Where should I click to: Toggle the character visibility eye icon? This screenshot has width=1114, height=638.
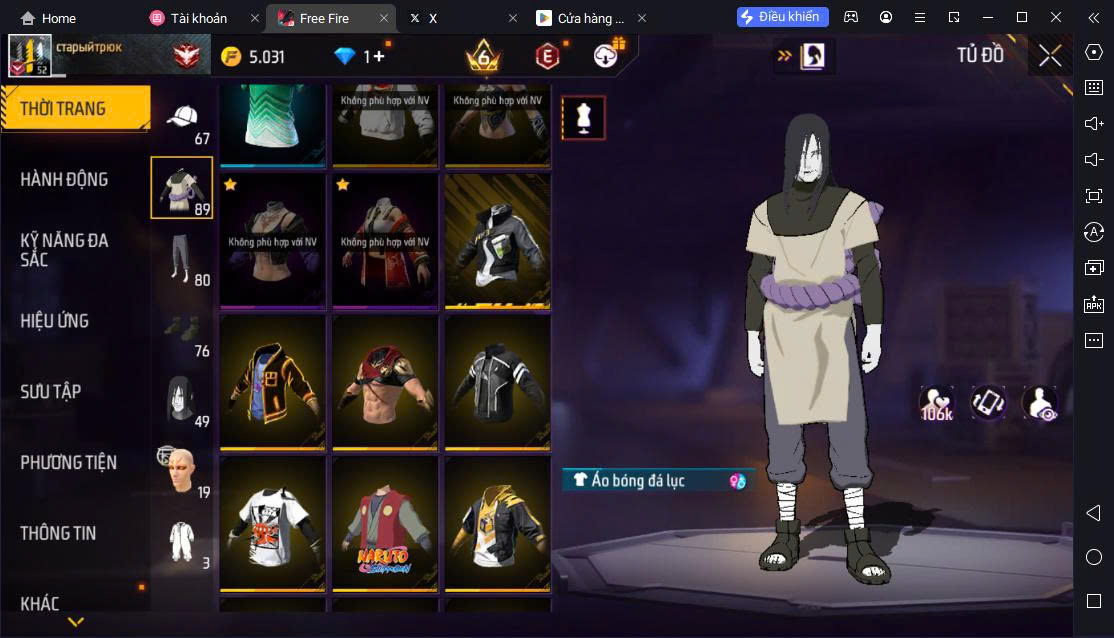pyautogui.click(x=1040, y=403)
